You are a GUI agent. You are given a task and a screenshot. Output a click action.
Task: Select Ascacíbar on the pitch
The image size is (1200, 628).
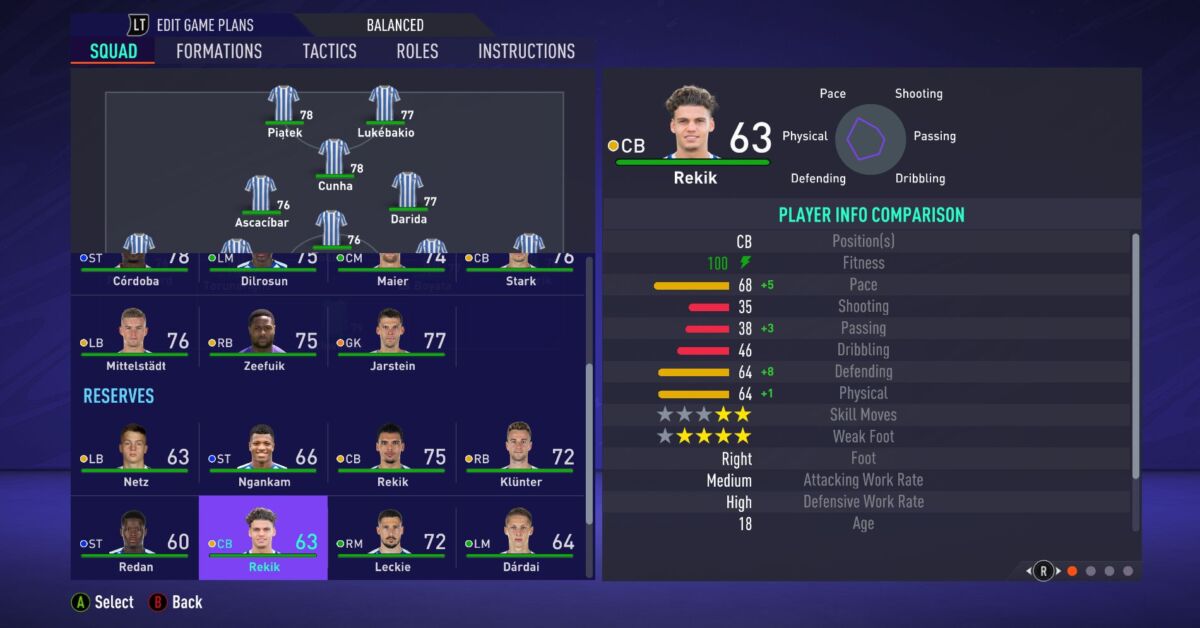pos(261,195)
